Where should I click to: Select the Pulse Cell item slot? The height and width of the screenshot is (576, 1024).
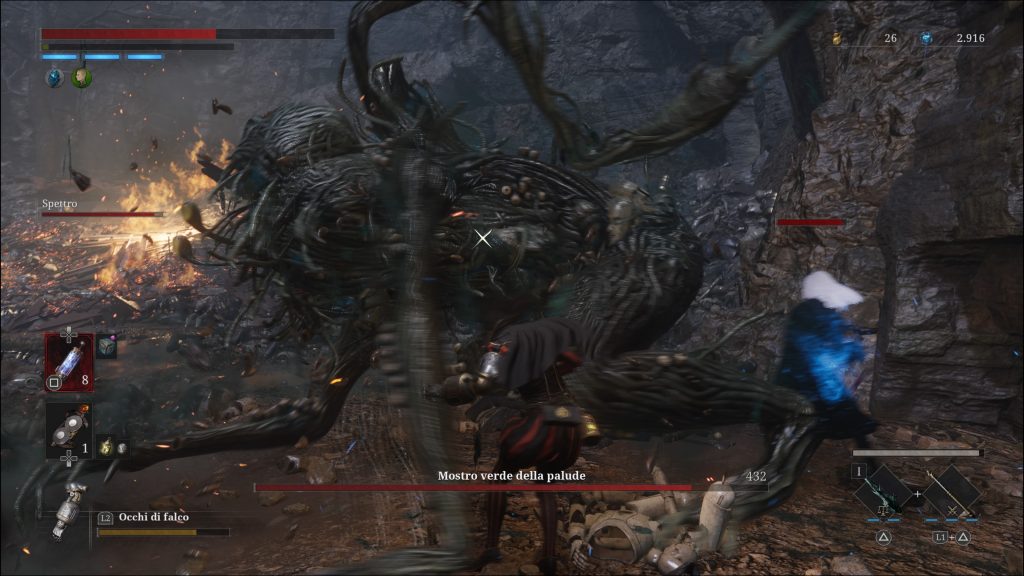tap(68, 362)
